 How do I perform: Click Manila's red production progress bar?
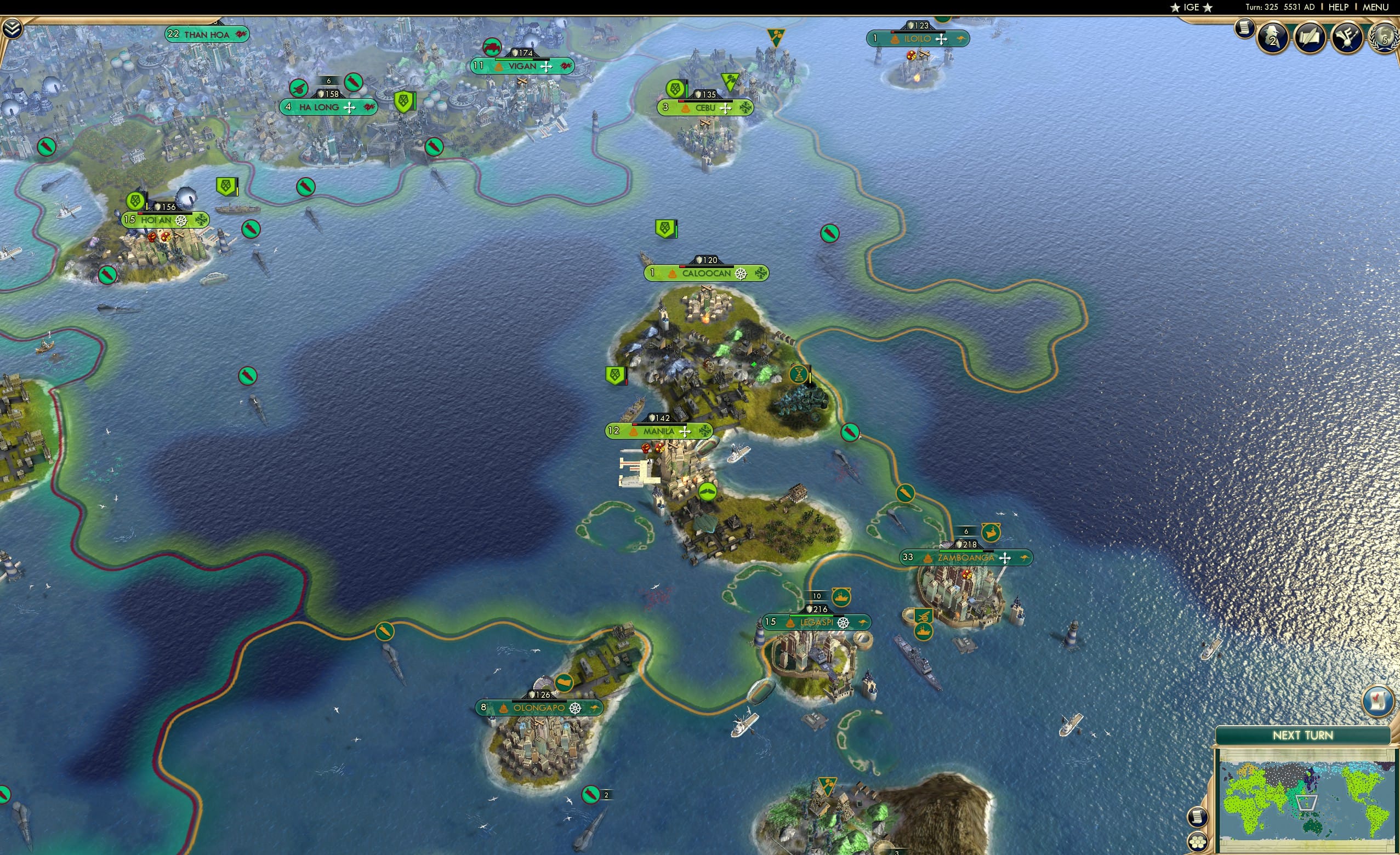tap(635, 425)
